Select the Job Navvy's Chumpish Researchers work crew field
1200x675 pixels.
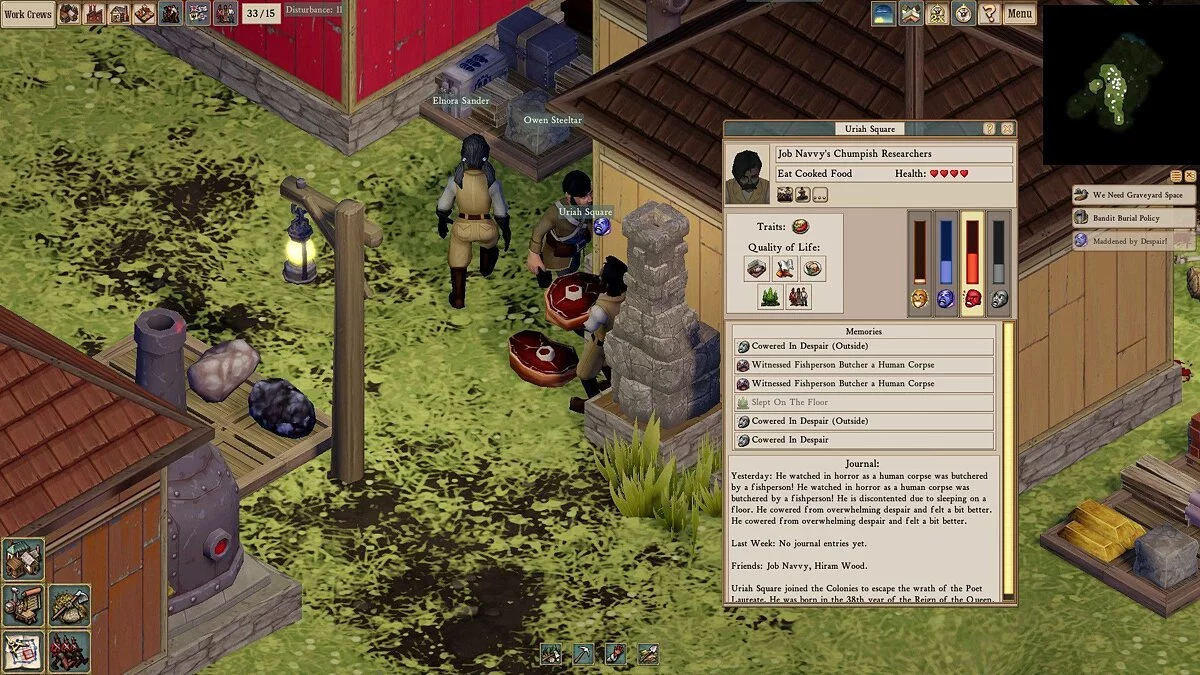(x=894, y=154)
